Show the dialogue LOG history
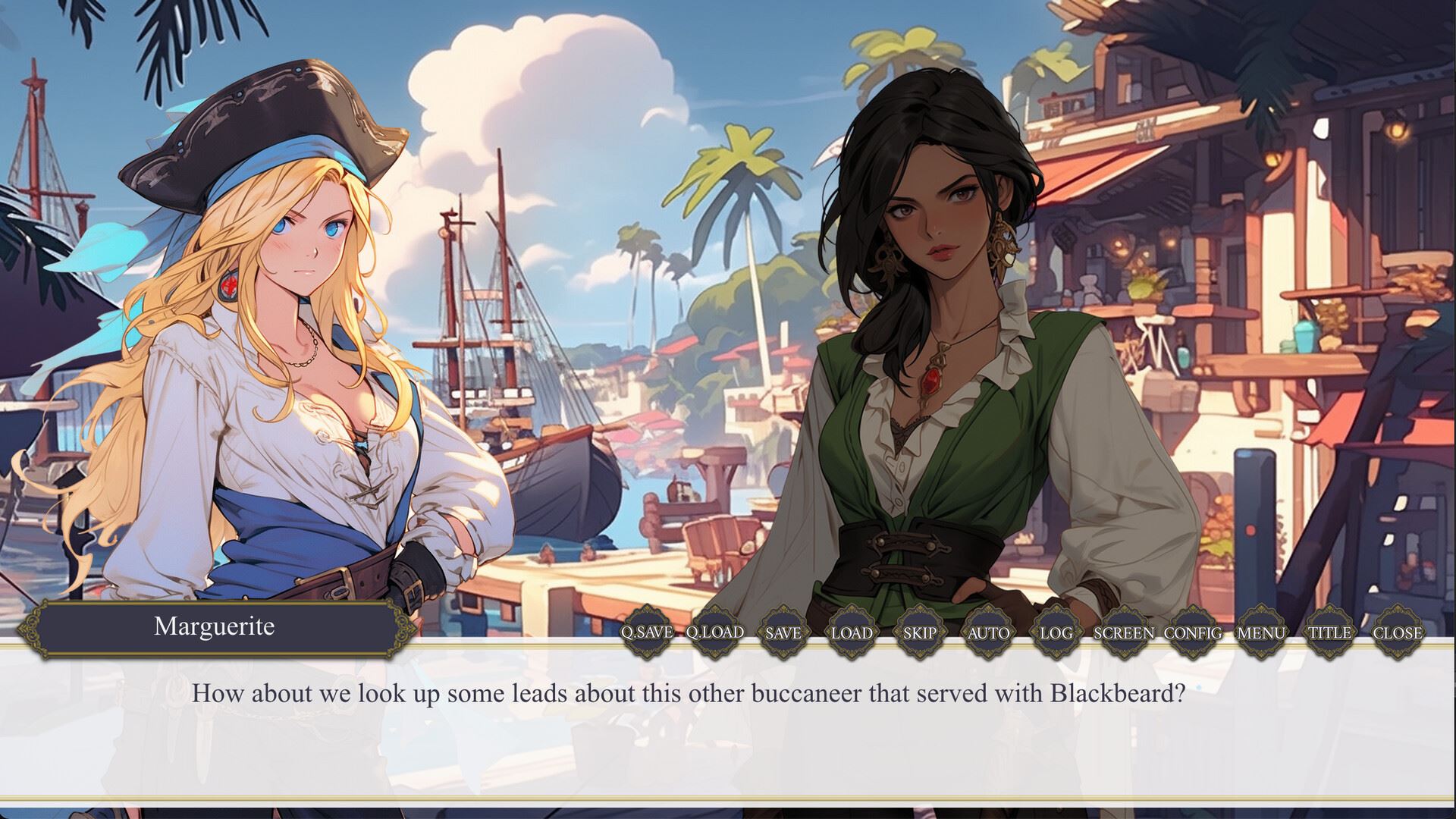This screenshot has height=819, width=1456. point(1056,632)
